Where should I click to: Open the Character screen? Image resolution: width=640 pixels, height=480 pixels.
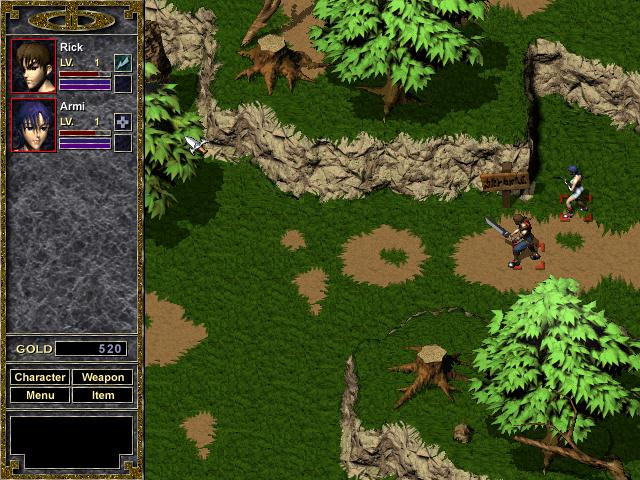(40, 377)
